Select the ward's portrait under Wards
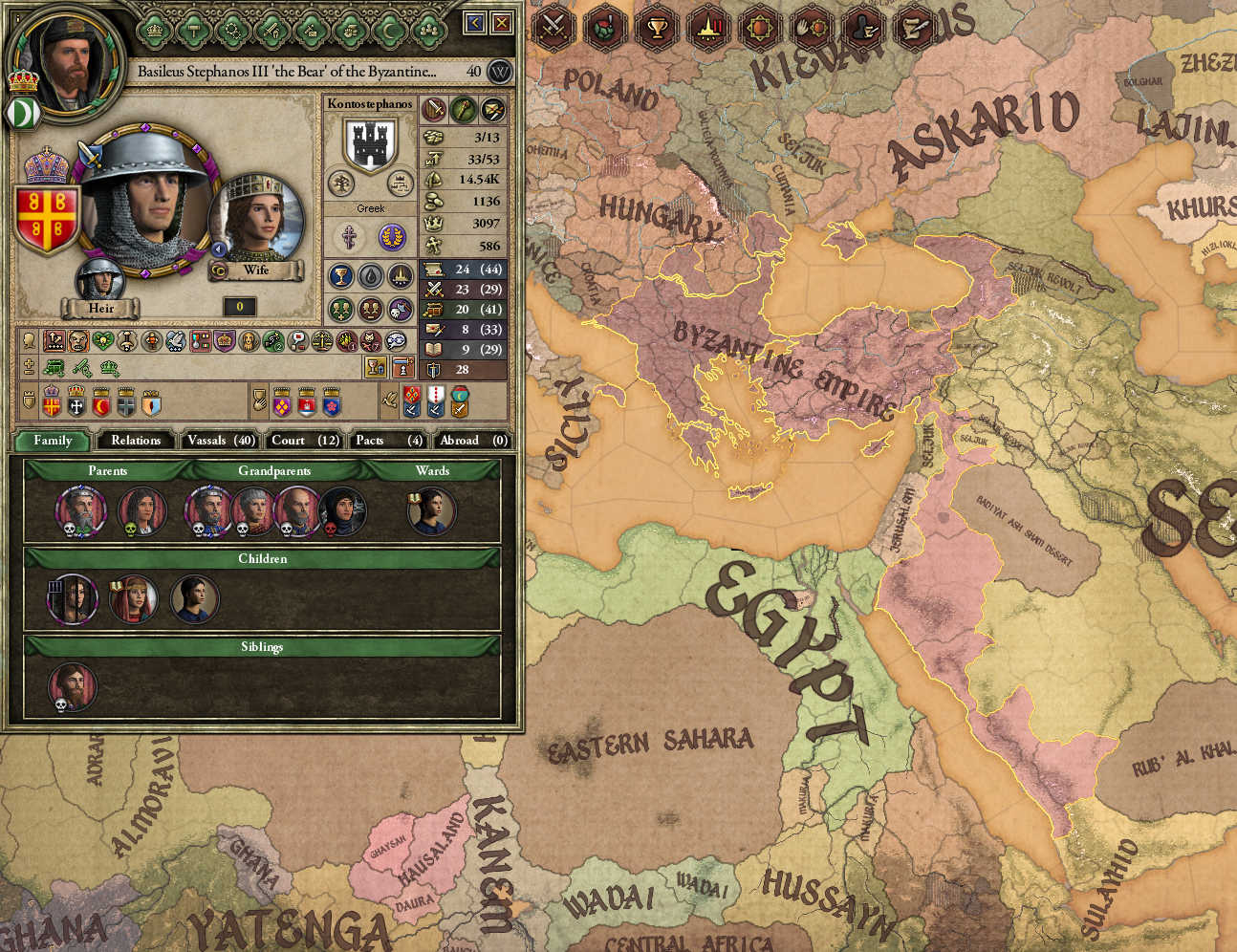The image size is (1237, 952). (x=432, y=510)
